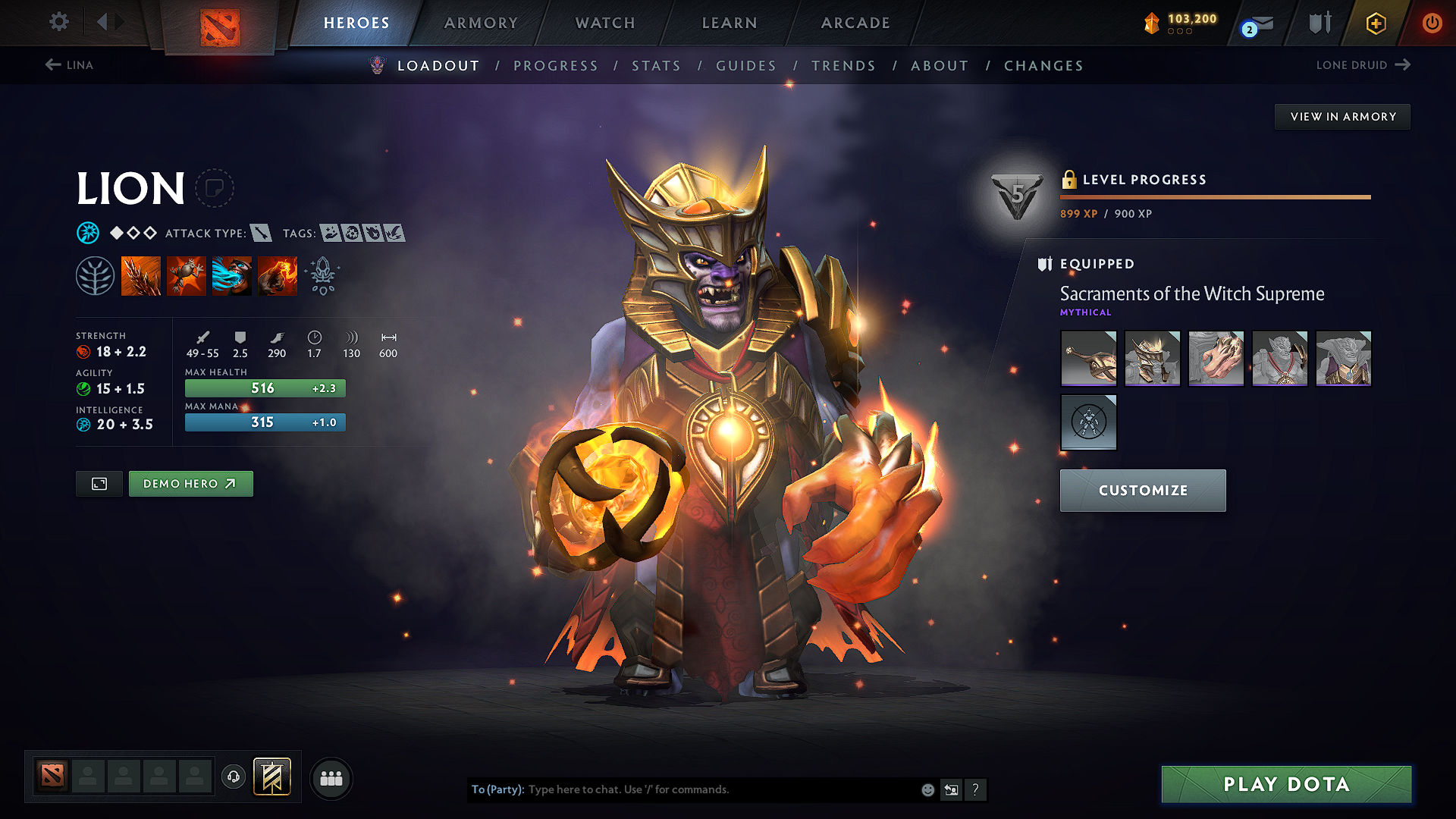The image size is (1456, 819).
Task: Click the CUSTOMIZE button for equipped items
Action: (1142, 490)
